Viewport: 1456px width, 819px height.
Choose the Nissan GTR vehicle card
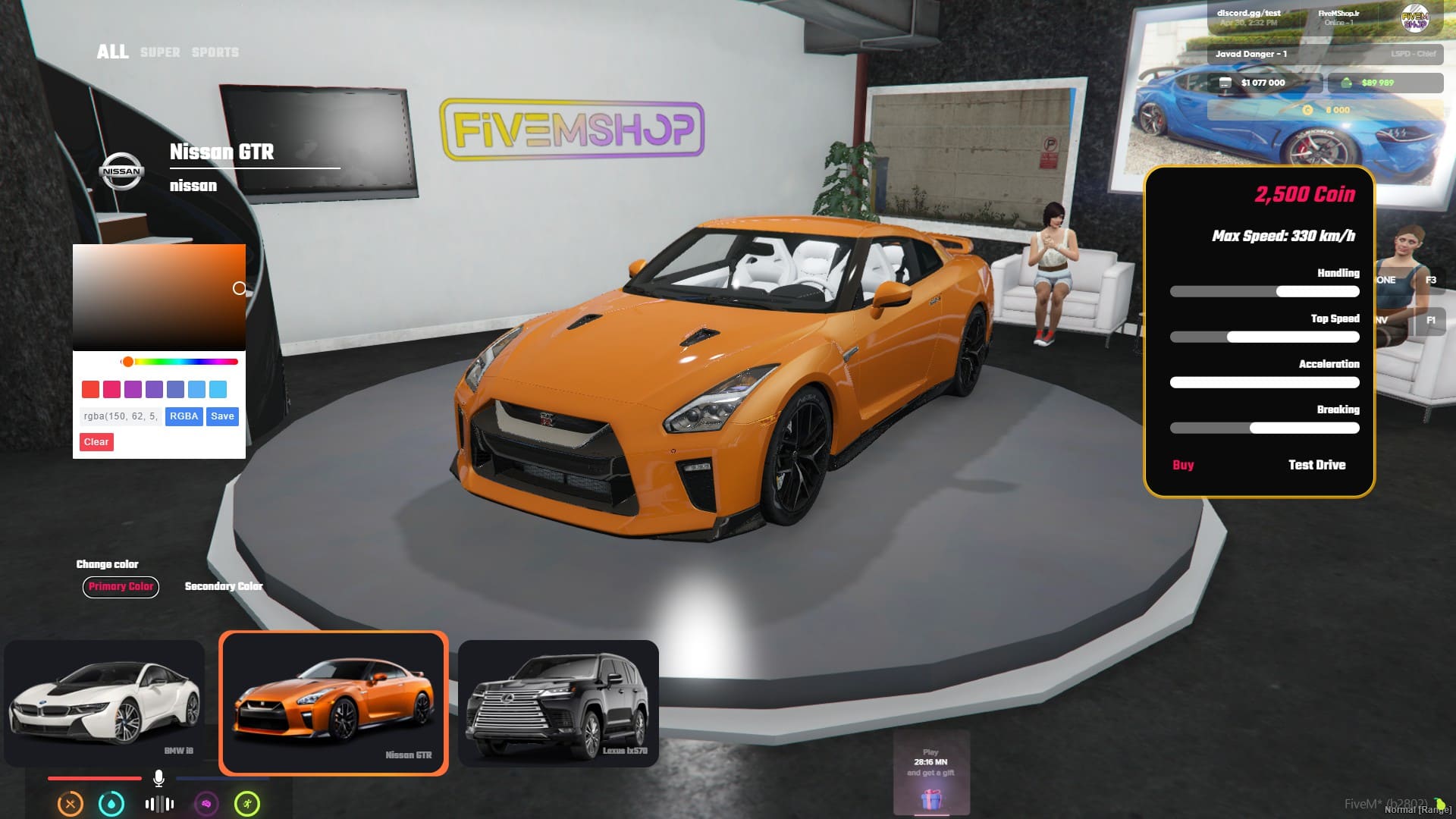pos(334,703)
